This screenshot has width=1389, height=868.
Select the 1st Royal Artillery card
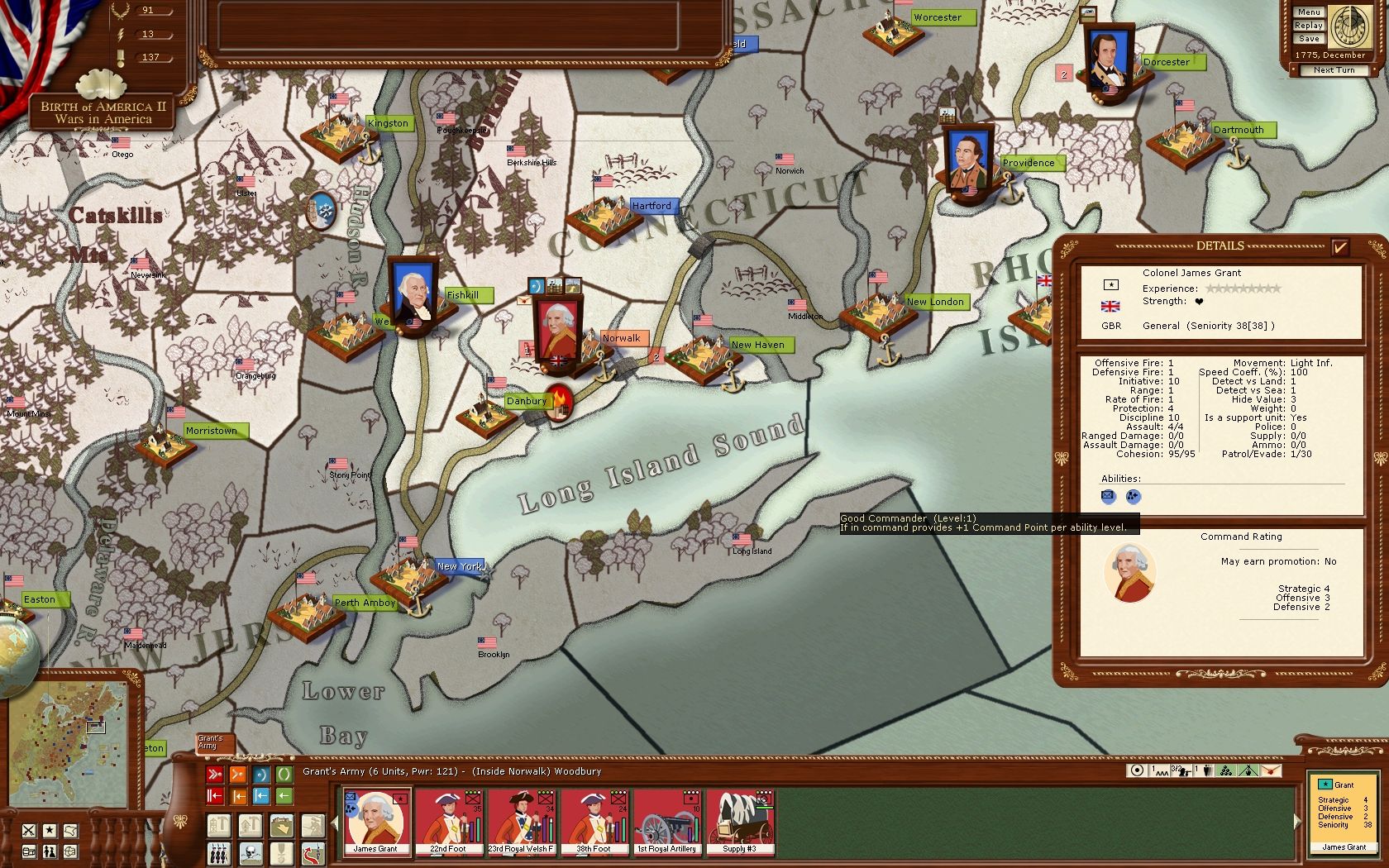point(666,821)
